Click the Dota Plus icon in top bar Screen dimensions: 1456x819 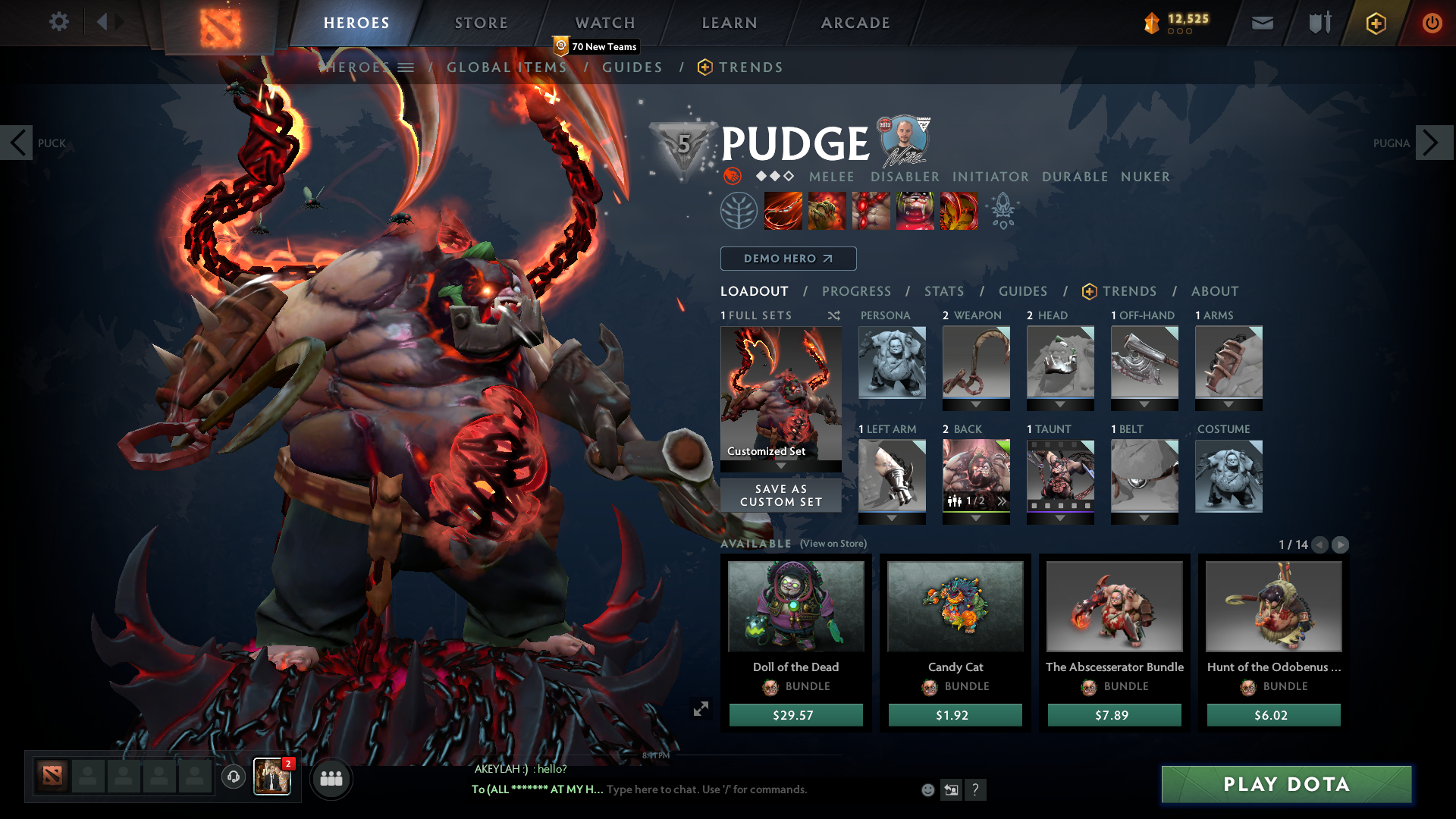pyautogui.click(x=1375, y=23)
